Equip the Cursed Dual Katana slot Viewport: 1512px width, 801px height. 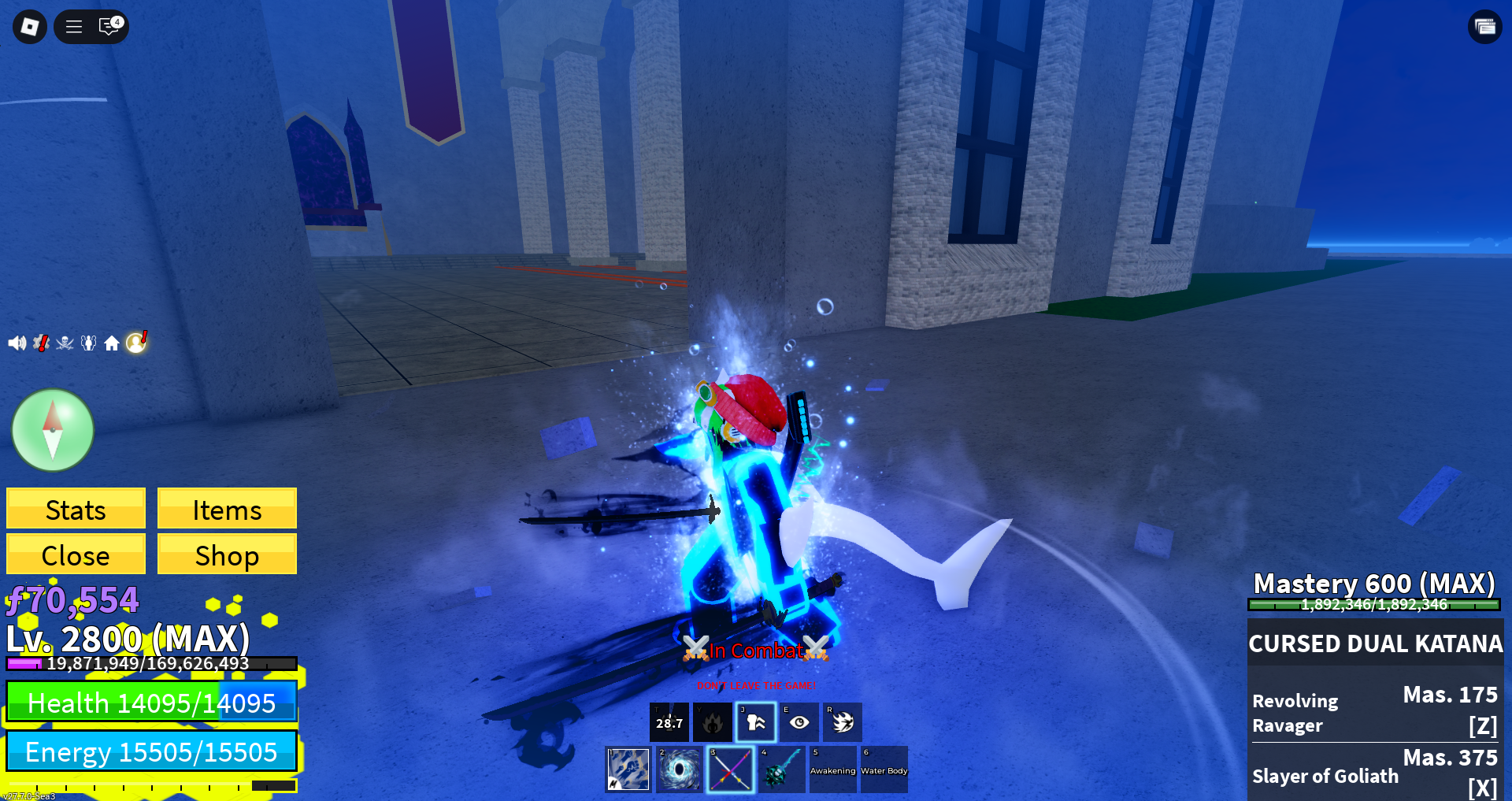730,769
